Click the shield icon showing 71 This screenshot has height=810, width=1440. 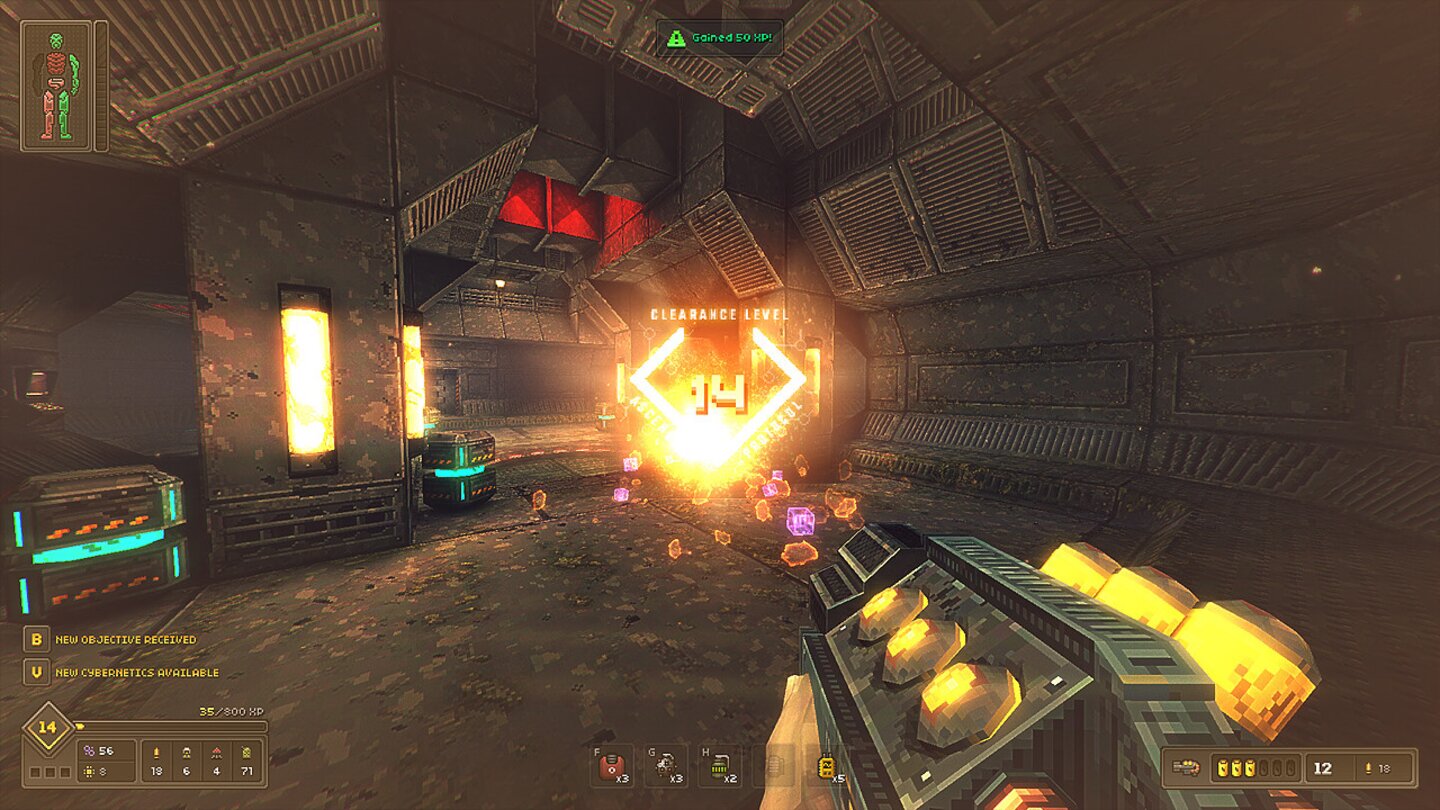point(247,753)
